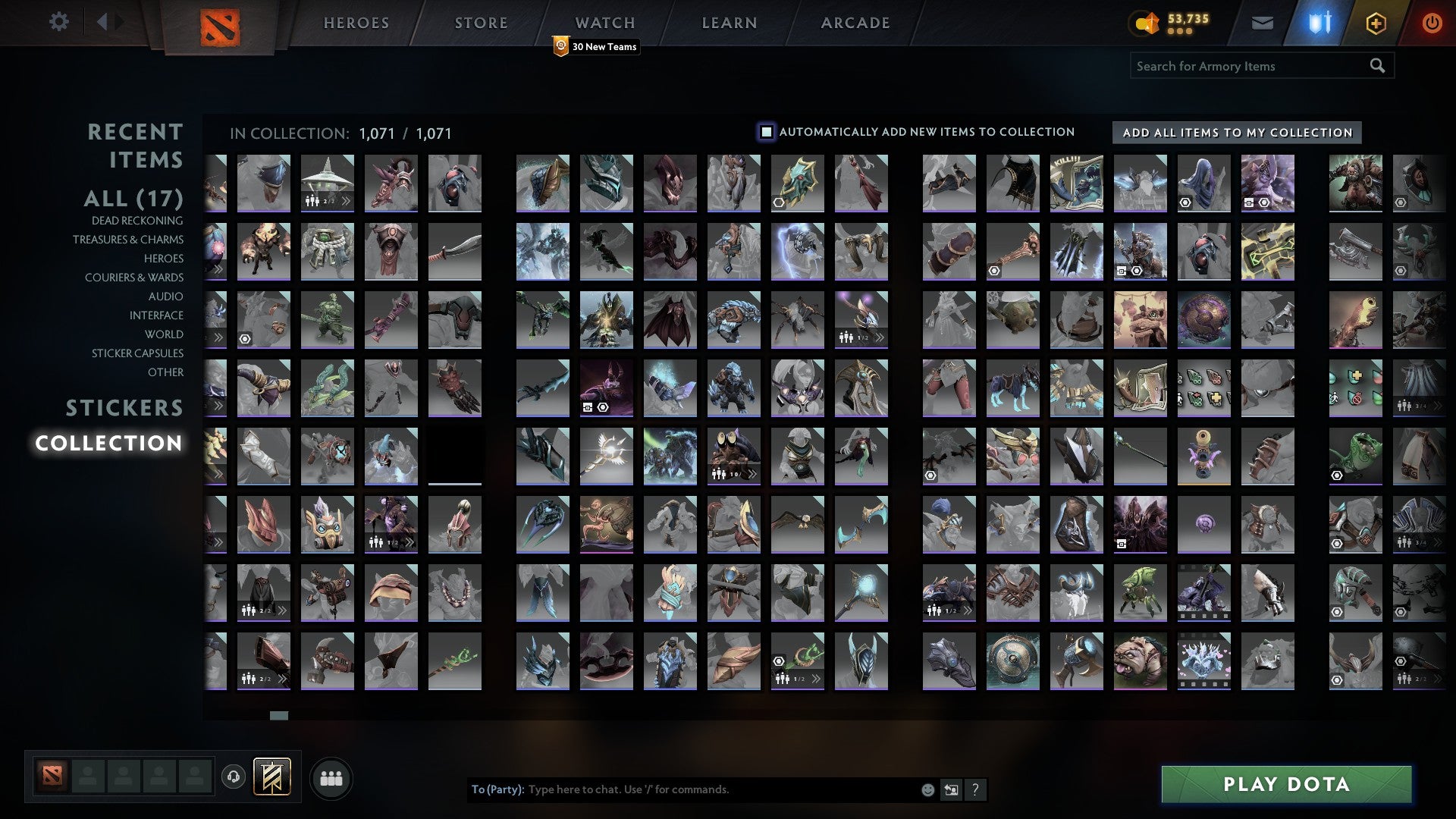The image size is (1456, 819).
Task: Open the mail/notifications envelope icon
Action: click(1263, 23)
